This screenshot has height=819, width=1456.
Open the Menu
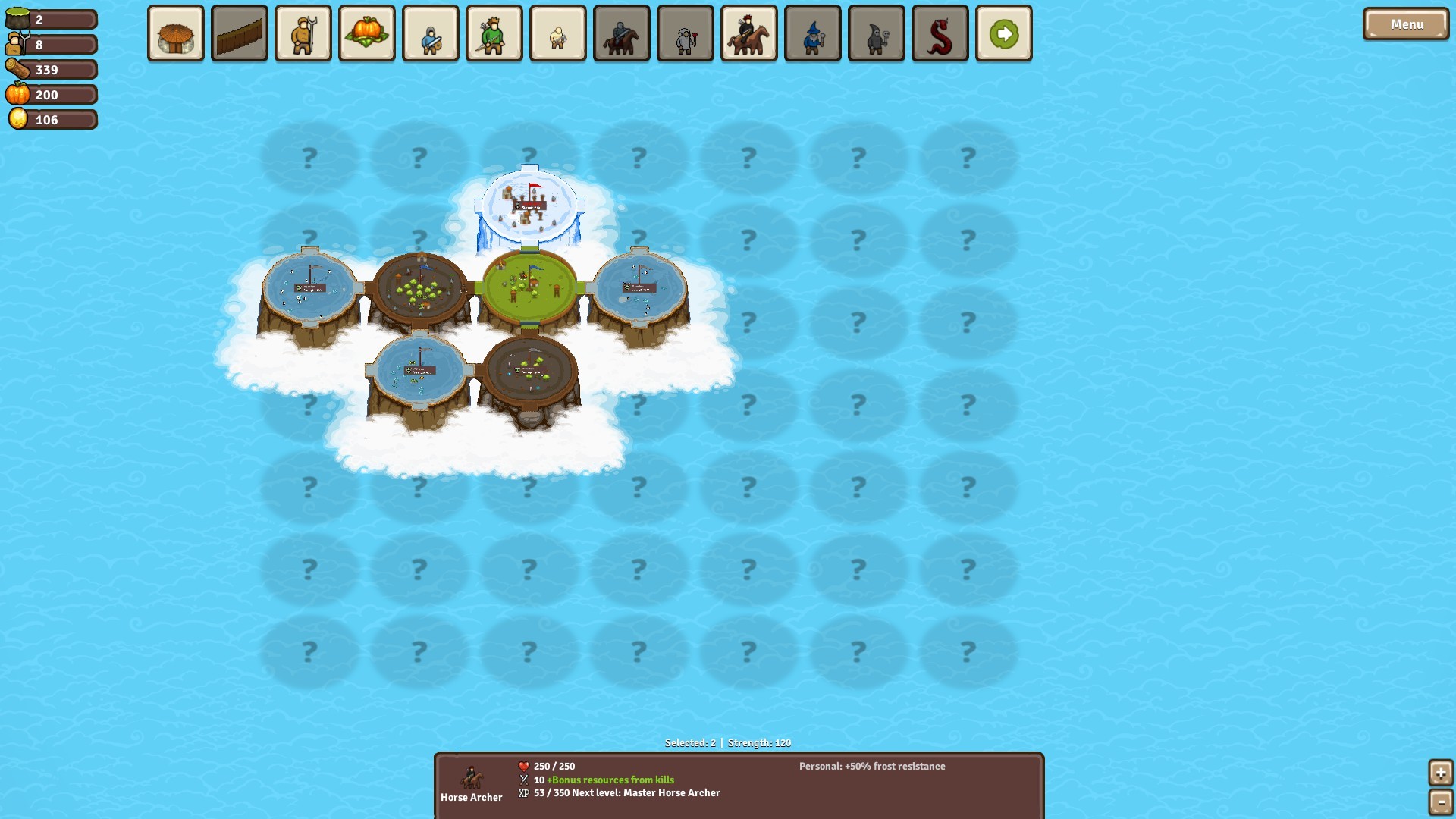click(1405, 24)
